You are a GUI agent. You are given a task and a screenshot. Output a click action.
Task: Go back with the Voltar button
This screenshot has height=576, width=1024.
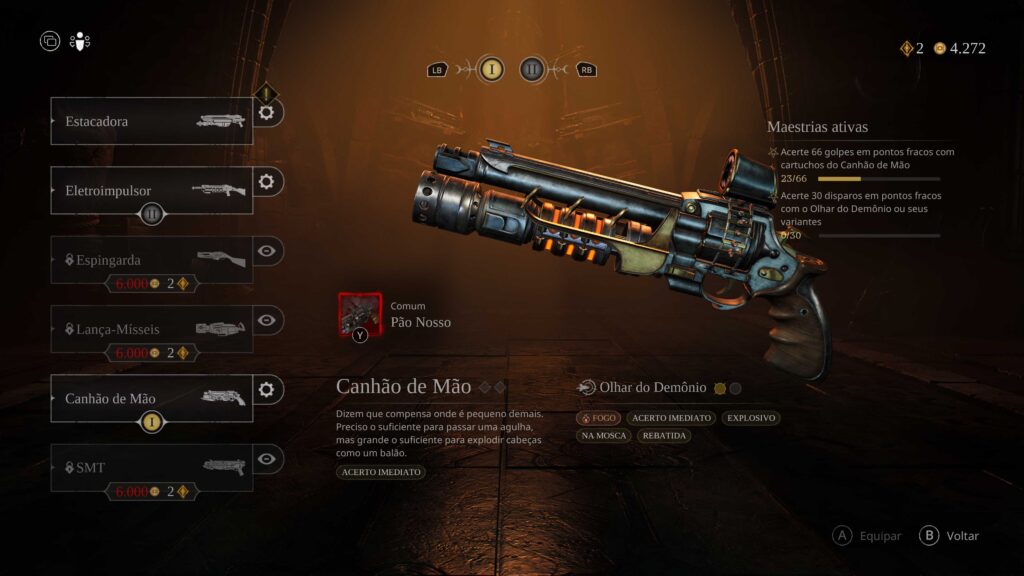[950, 536]
